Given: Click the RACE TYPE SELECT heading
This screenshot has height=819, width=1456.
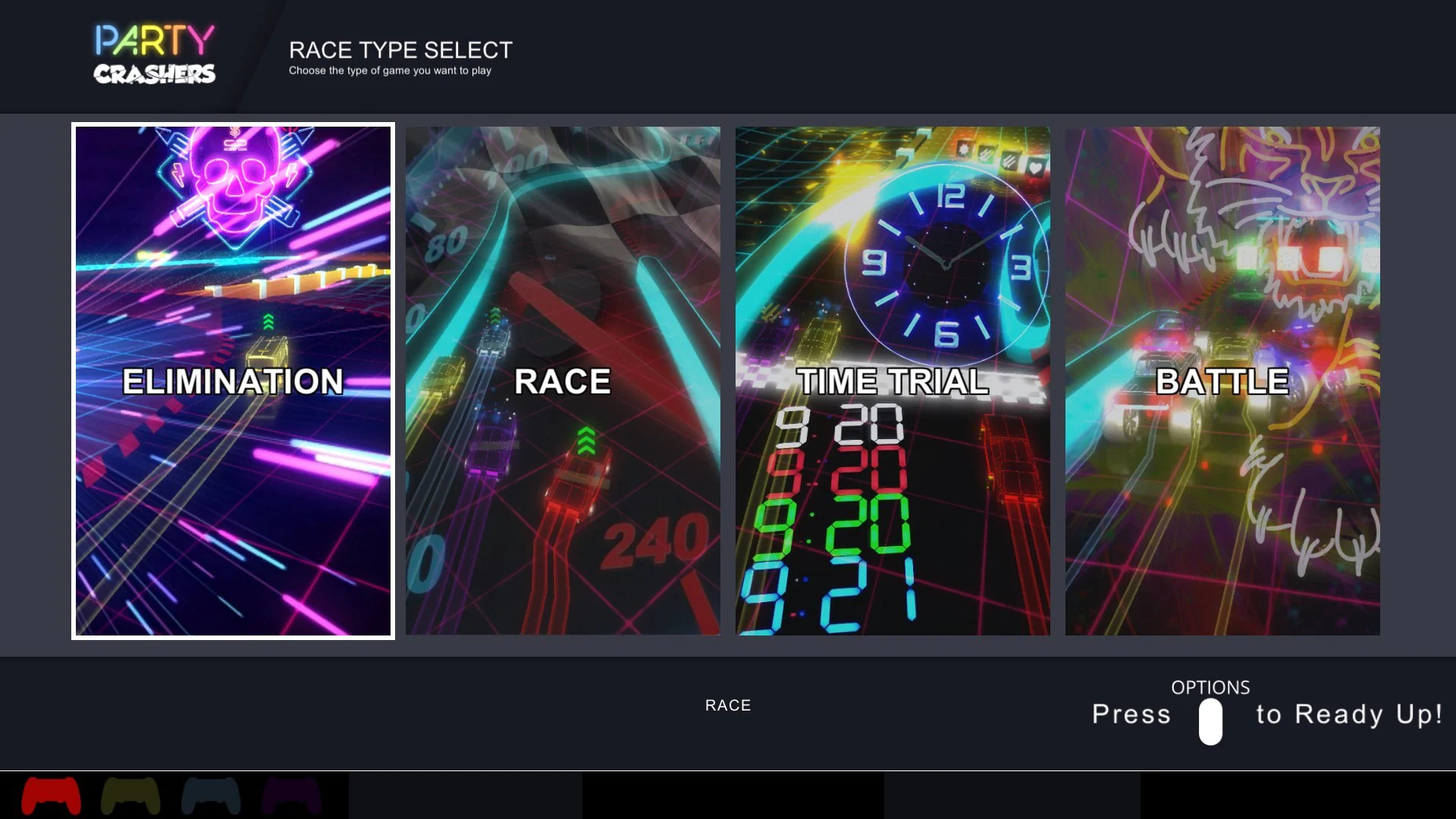Looking at the screenshot, I should [400, 50].
